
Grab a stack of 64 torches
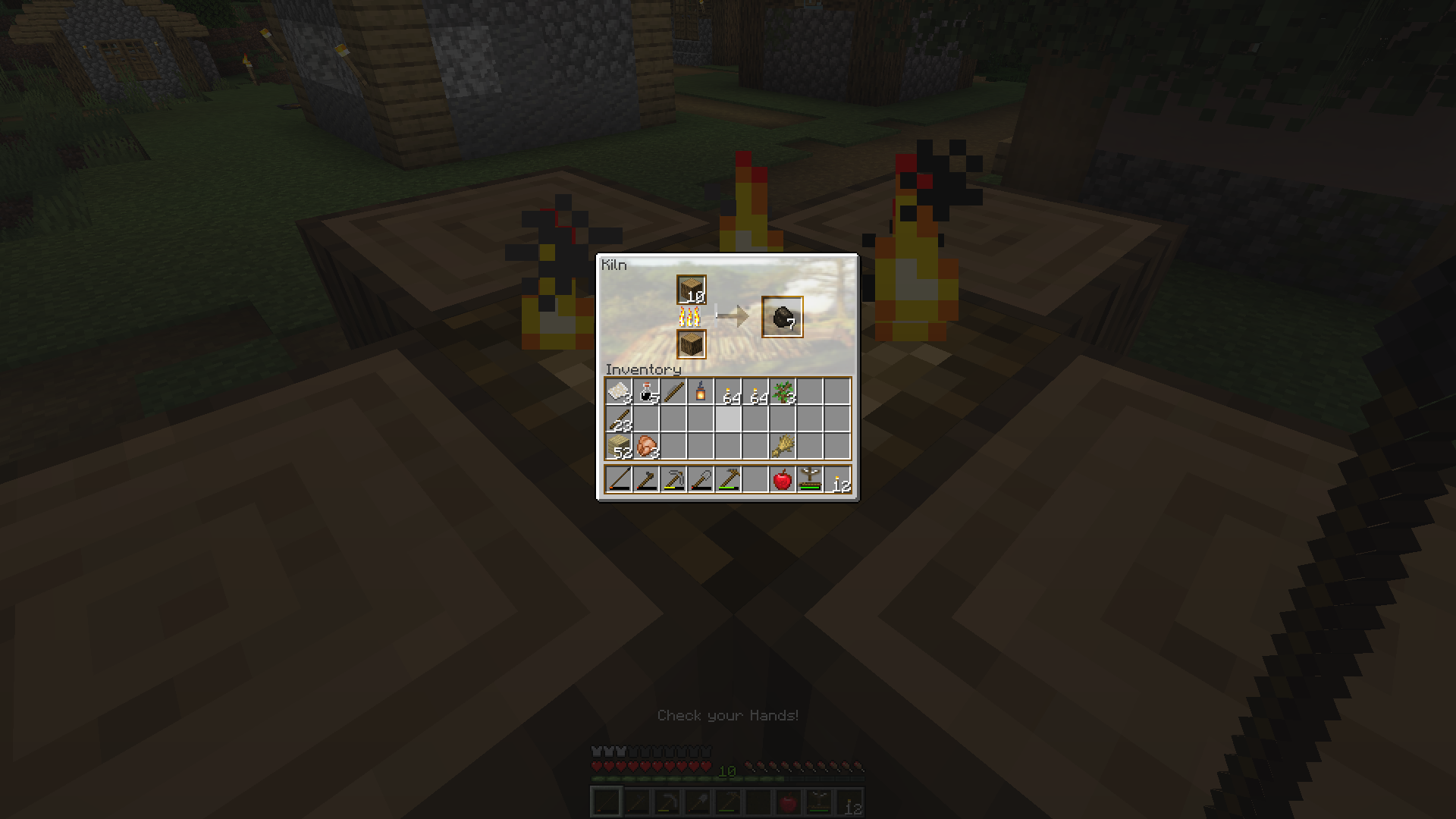click(728, 392)
